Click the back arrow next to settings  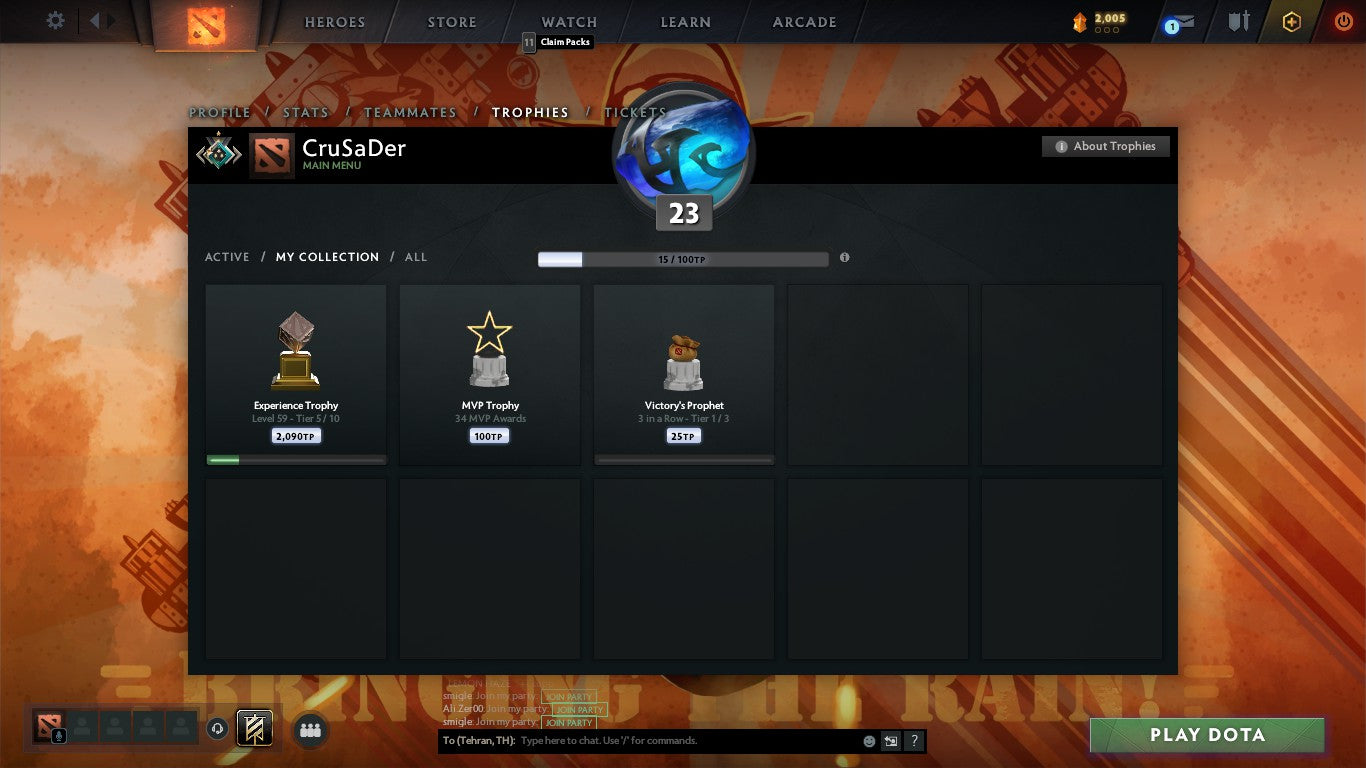95,20
